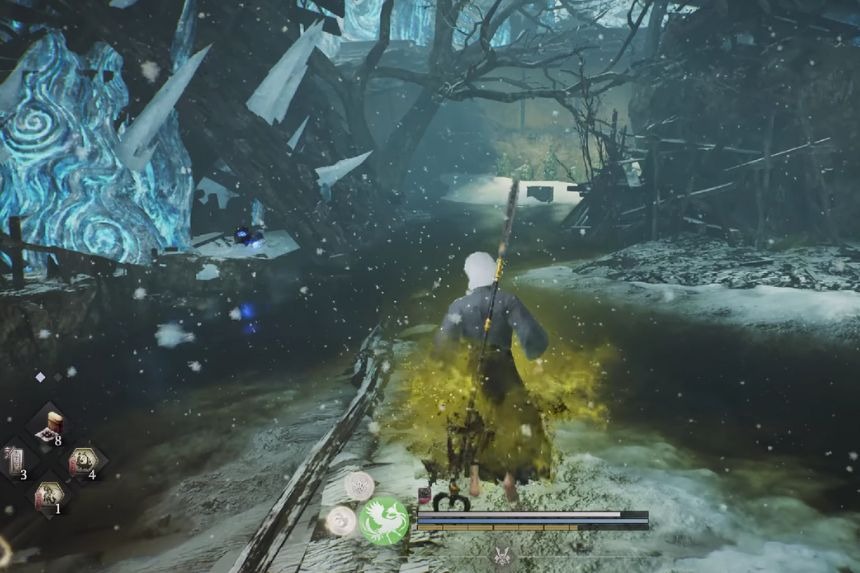Screen dimensions: 860x573
Task: Select the lower white round skill orb
Action: 341,520
